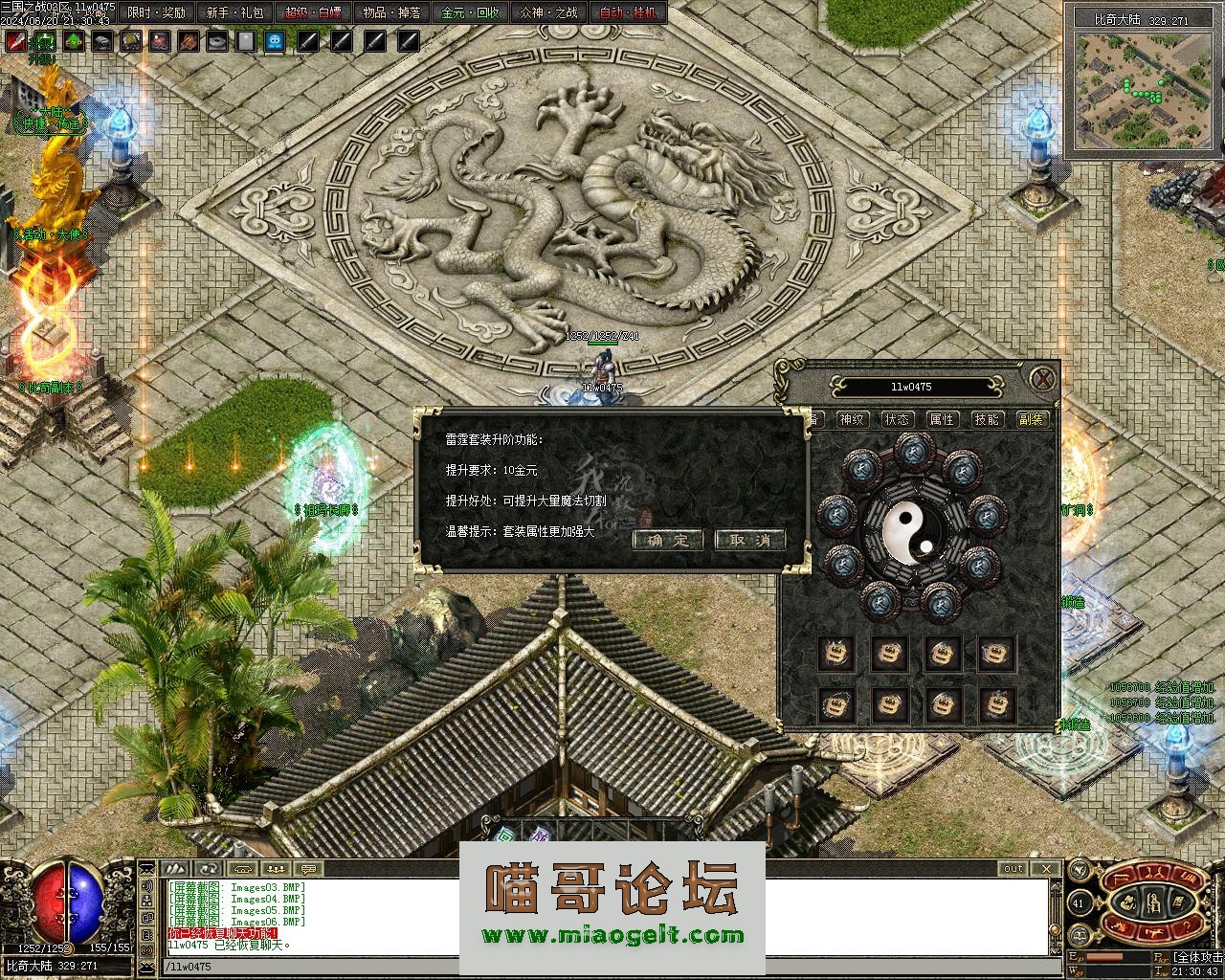Open the 新手·礼包 newbie gift pack menu

[235, 13]
